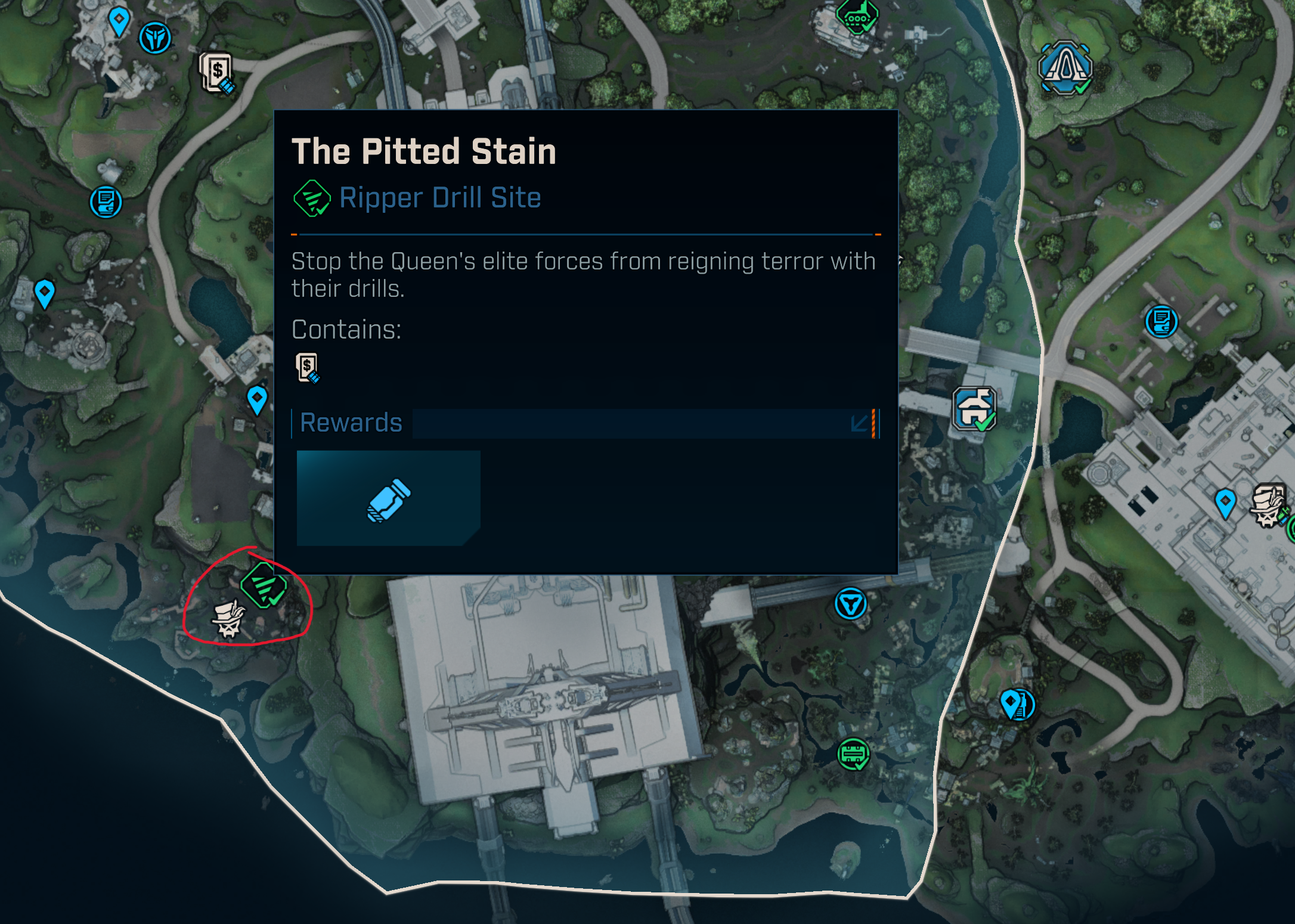Choose the green circular crate marker

853,754
